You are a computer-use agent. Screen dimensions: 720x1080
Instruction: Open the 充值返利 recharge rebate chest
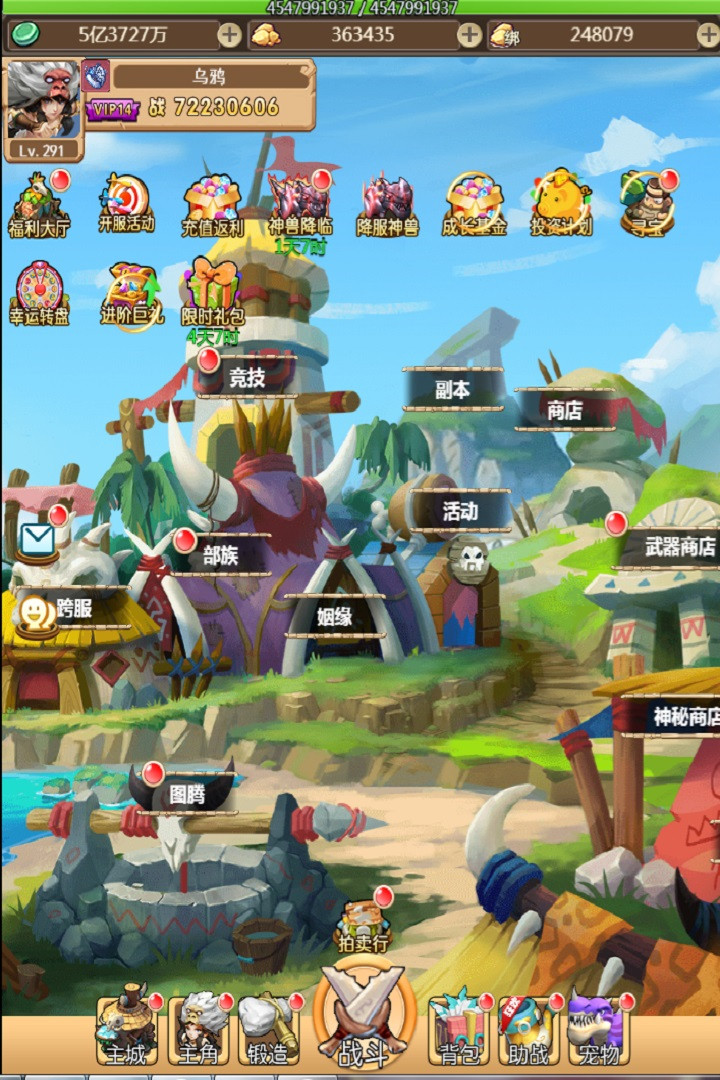tap(212, 205)
